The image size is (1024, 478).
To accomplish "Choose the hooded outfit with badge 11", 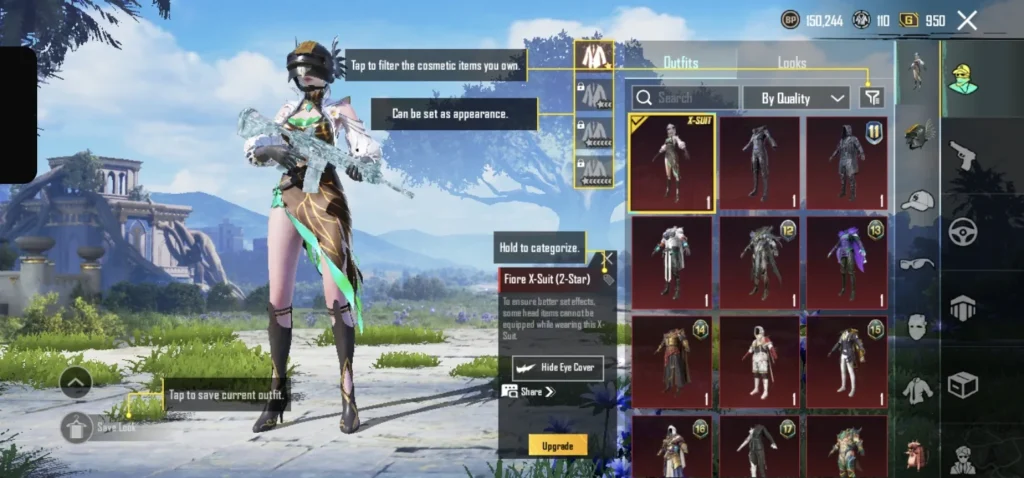I will click(846, 163).
